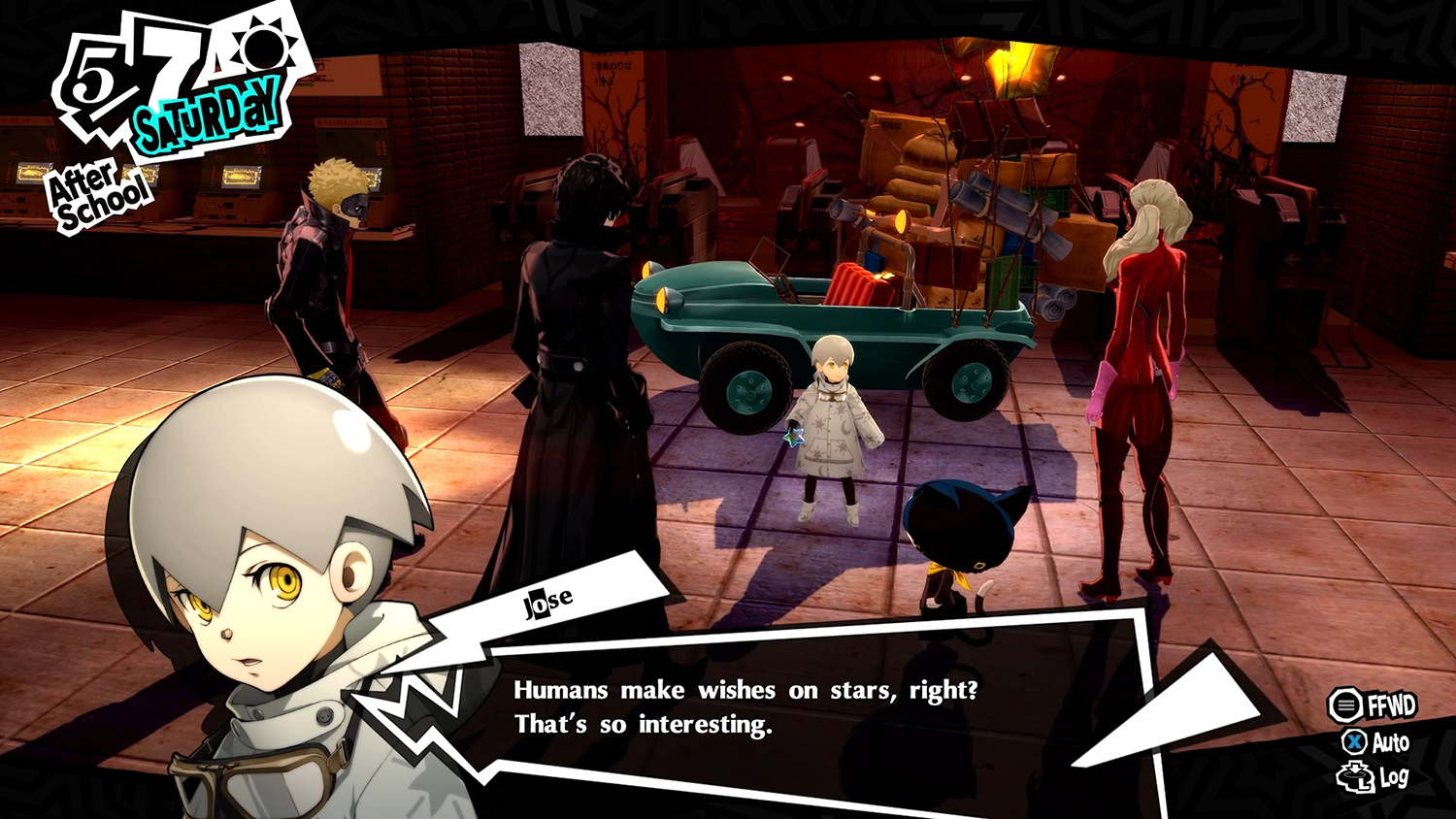Click the star charm on Jose's coat
The width and height of the screenshot is (1456, 819).
798,438
